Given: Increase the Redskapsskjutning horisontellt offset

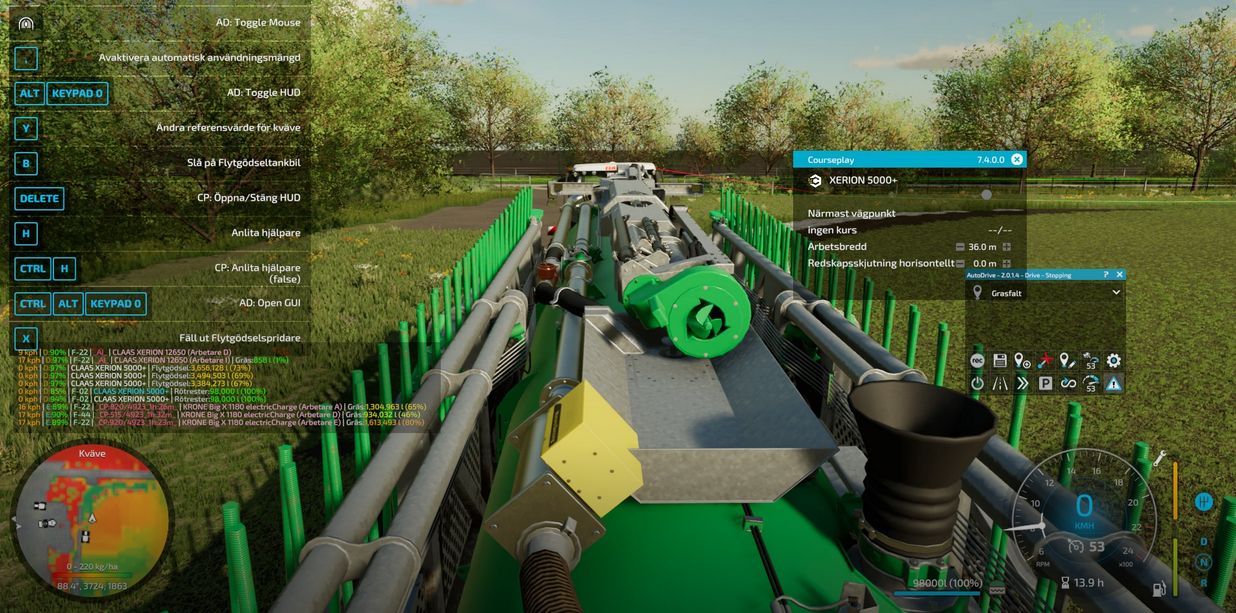Looking at the screenshot, I should click(1007, 264).
